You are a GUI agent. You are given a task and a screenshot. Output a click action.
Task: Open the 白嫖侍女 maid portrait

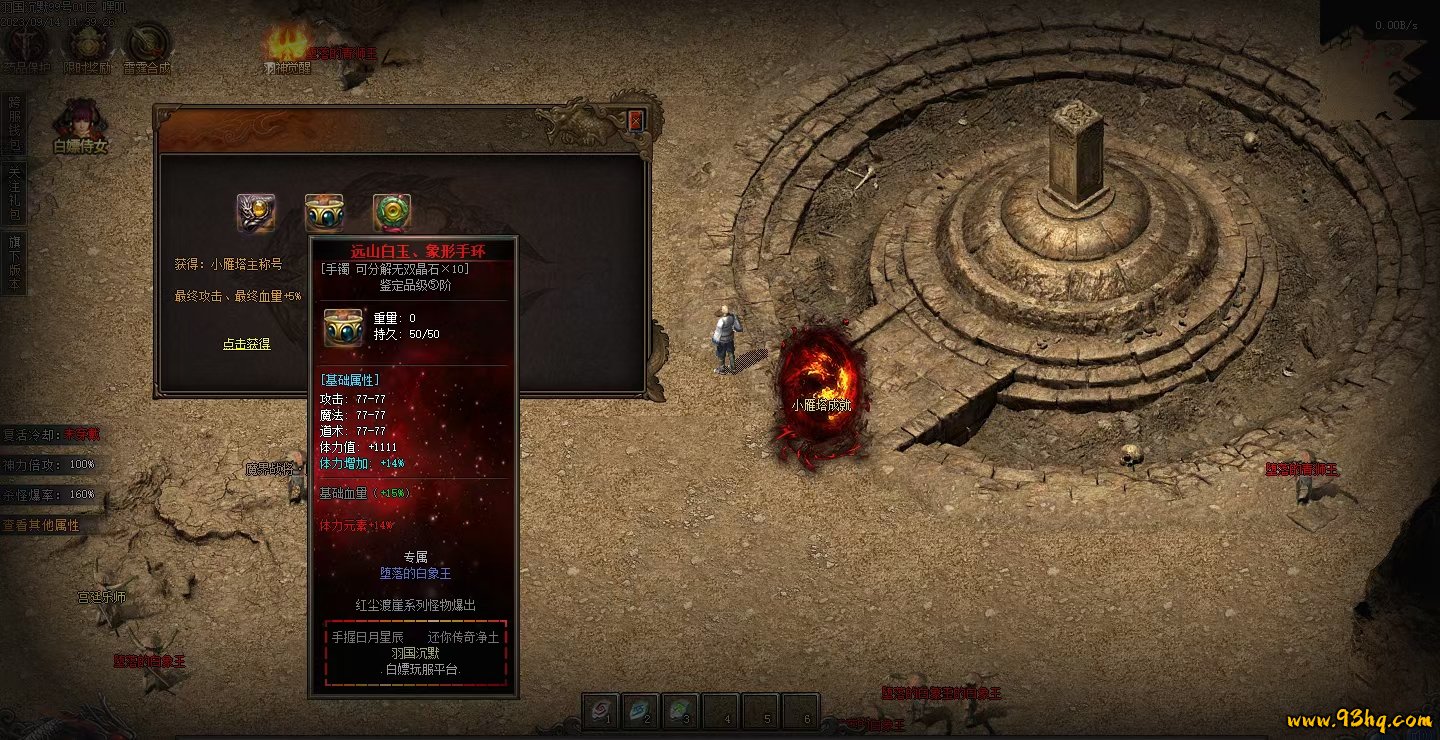(79, 123)
